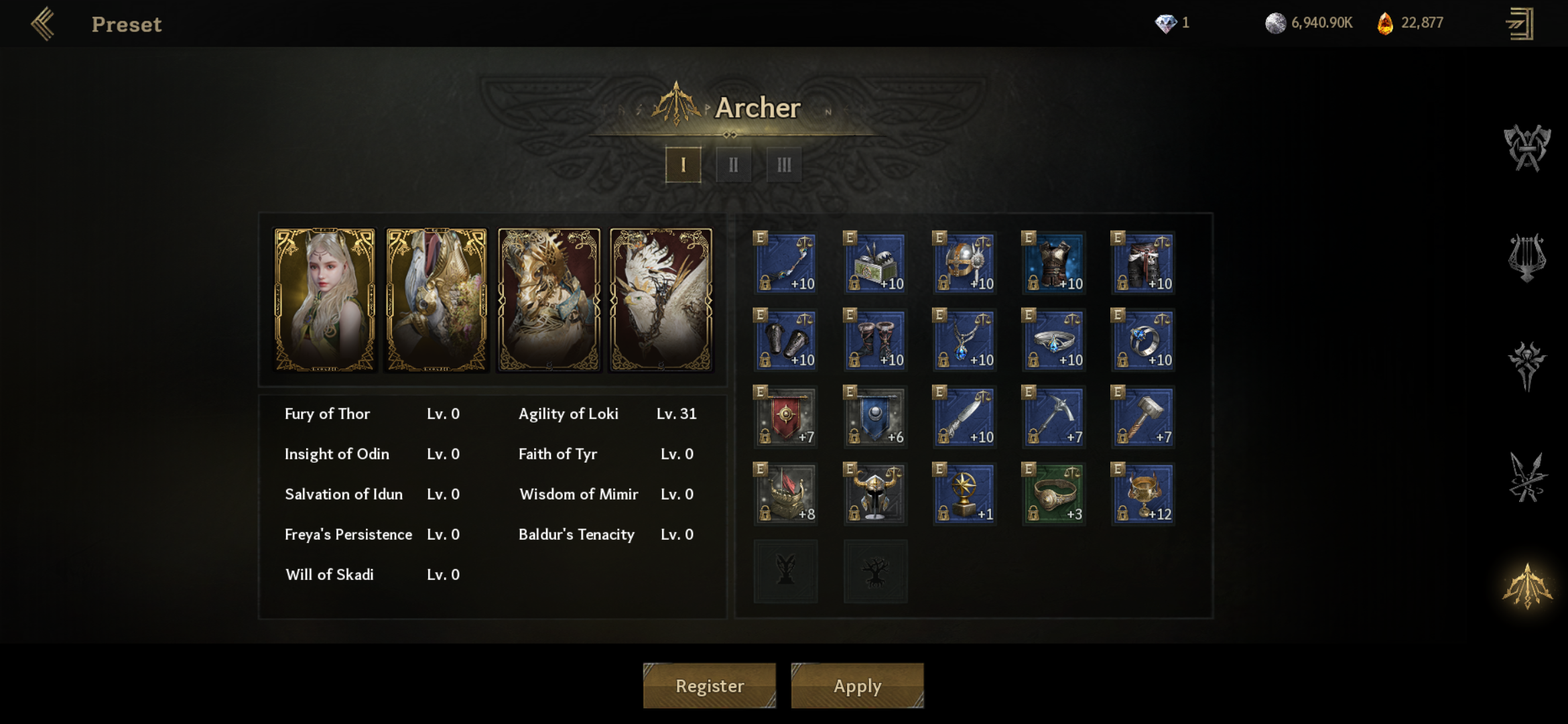1568x724 pixels.
Task: Select the red banner +7 slot
Action: click(786, 417)
